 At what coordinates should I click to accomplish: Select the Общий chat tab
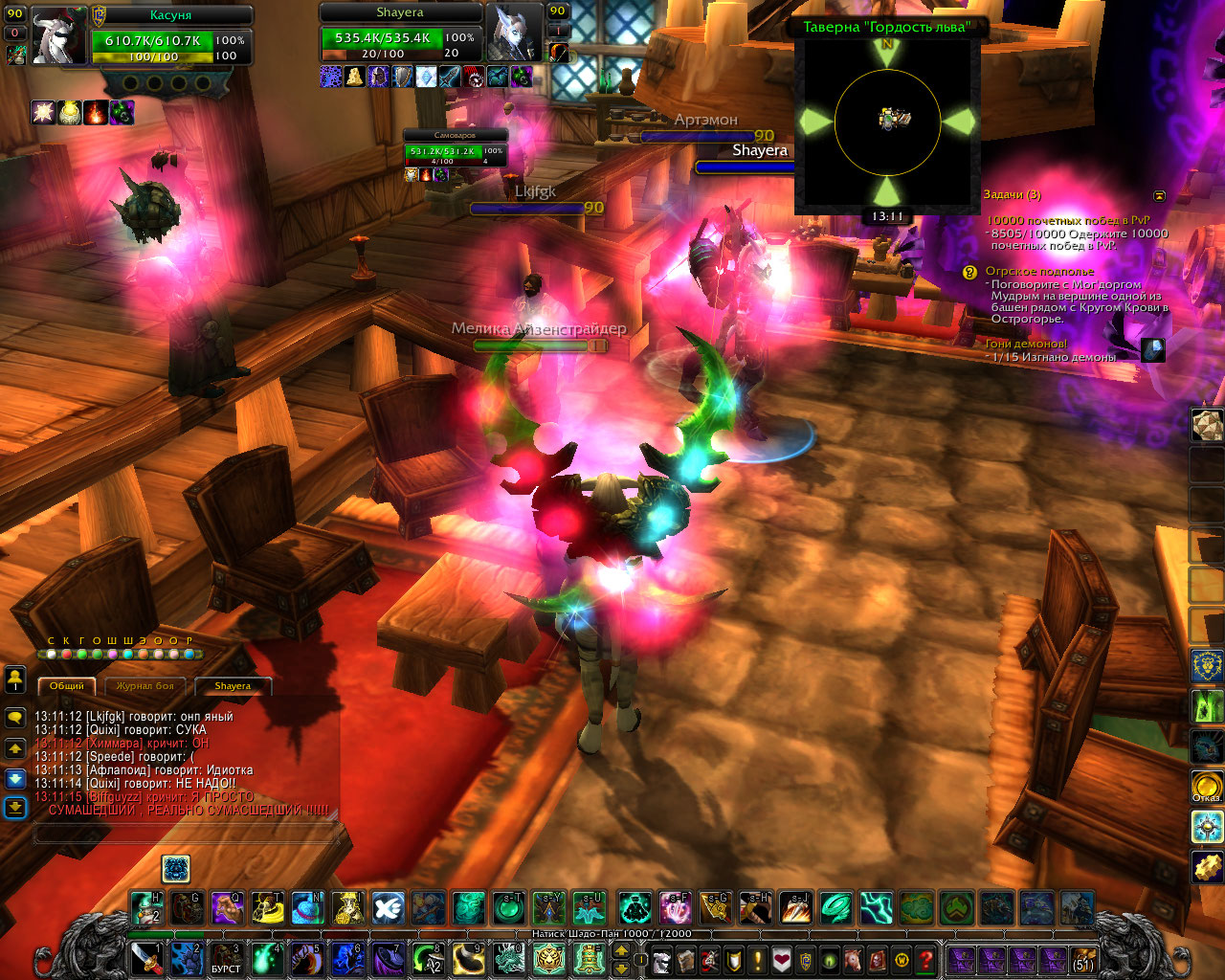point(67,685)
